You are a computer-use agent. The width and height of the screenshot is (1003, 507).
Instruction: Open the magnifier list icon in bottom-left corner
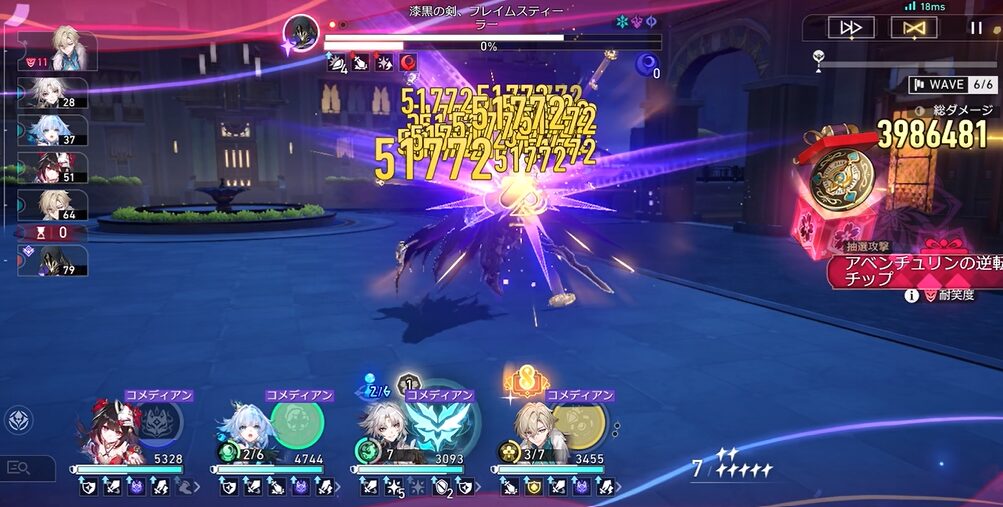(x=19, y=467)
